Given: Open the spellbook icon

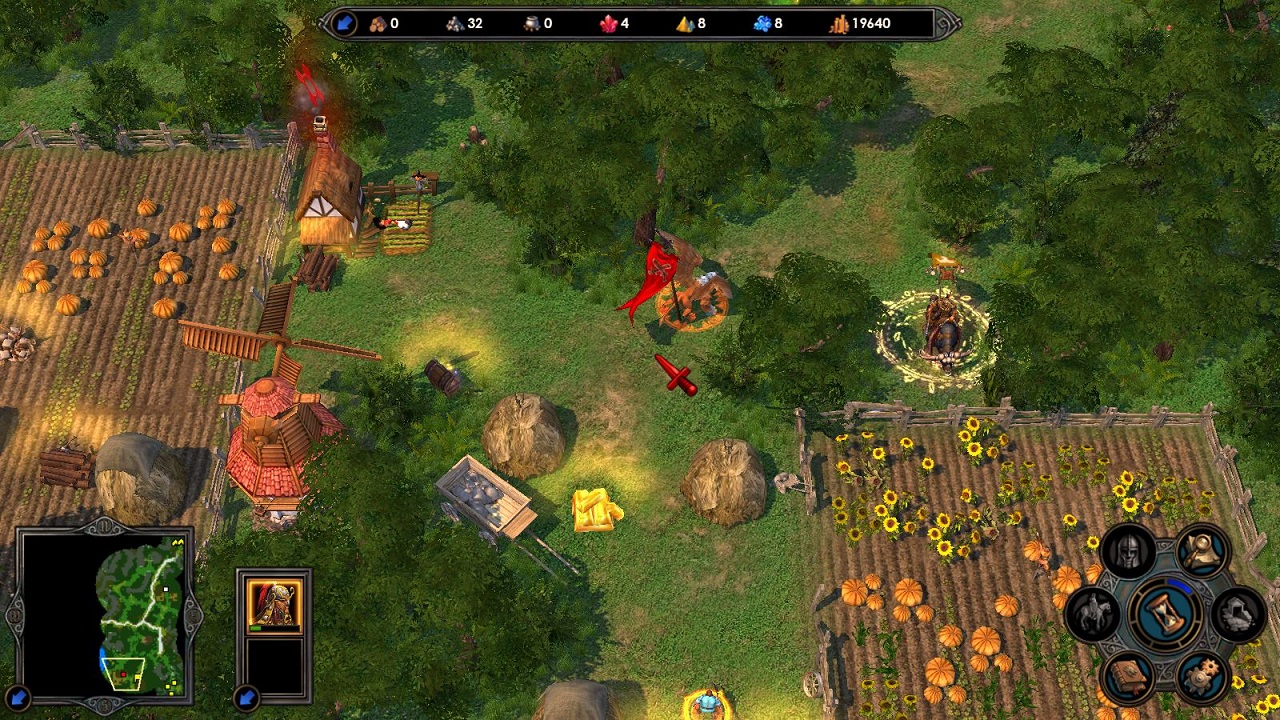Looking at the screenshot, I should click(1128, 675).
